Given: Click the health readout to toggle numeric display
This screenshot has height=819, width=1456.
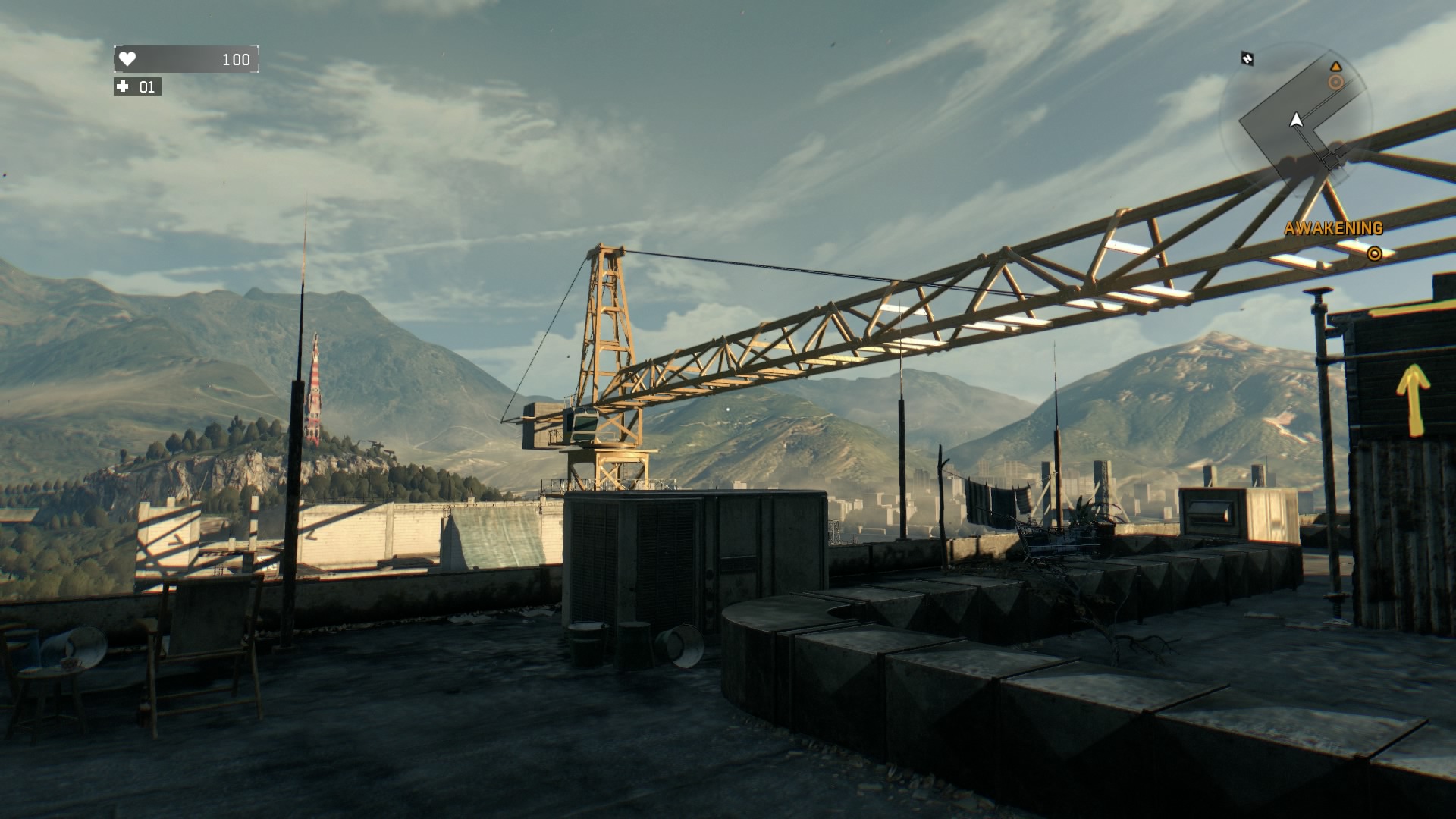Looking at the screenshot, I should click(x=237, y=59).
